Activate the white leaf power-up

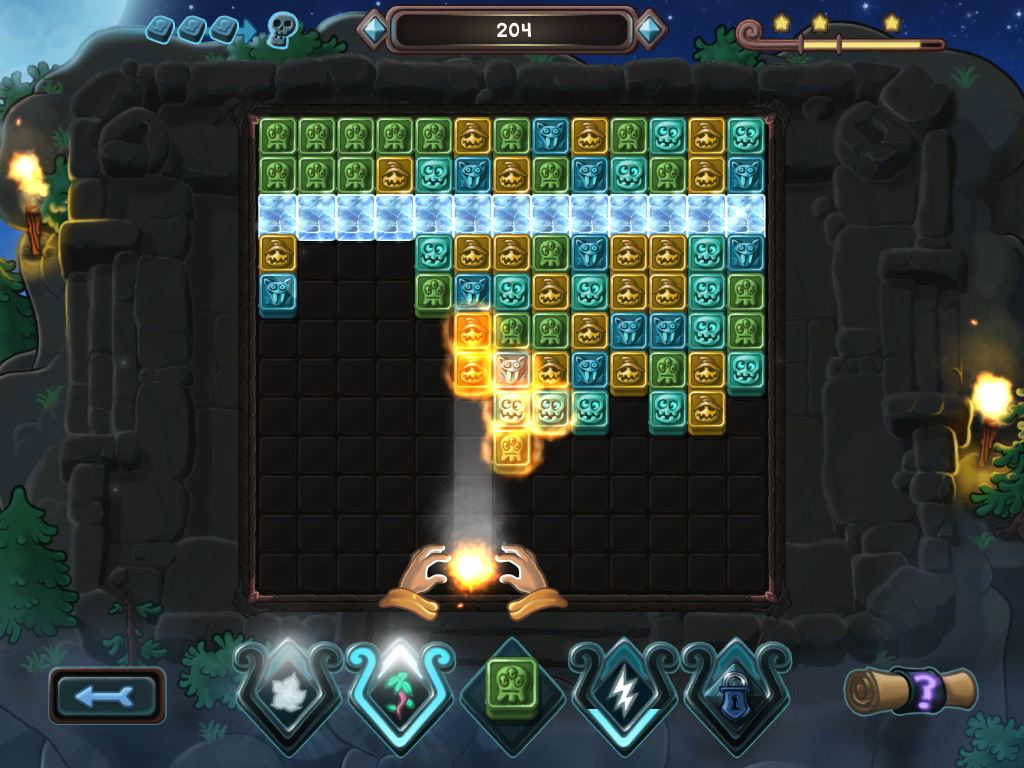click(289, 691)
